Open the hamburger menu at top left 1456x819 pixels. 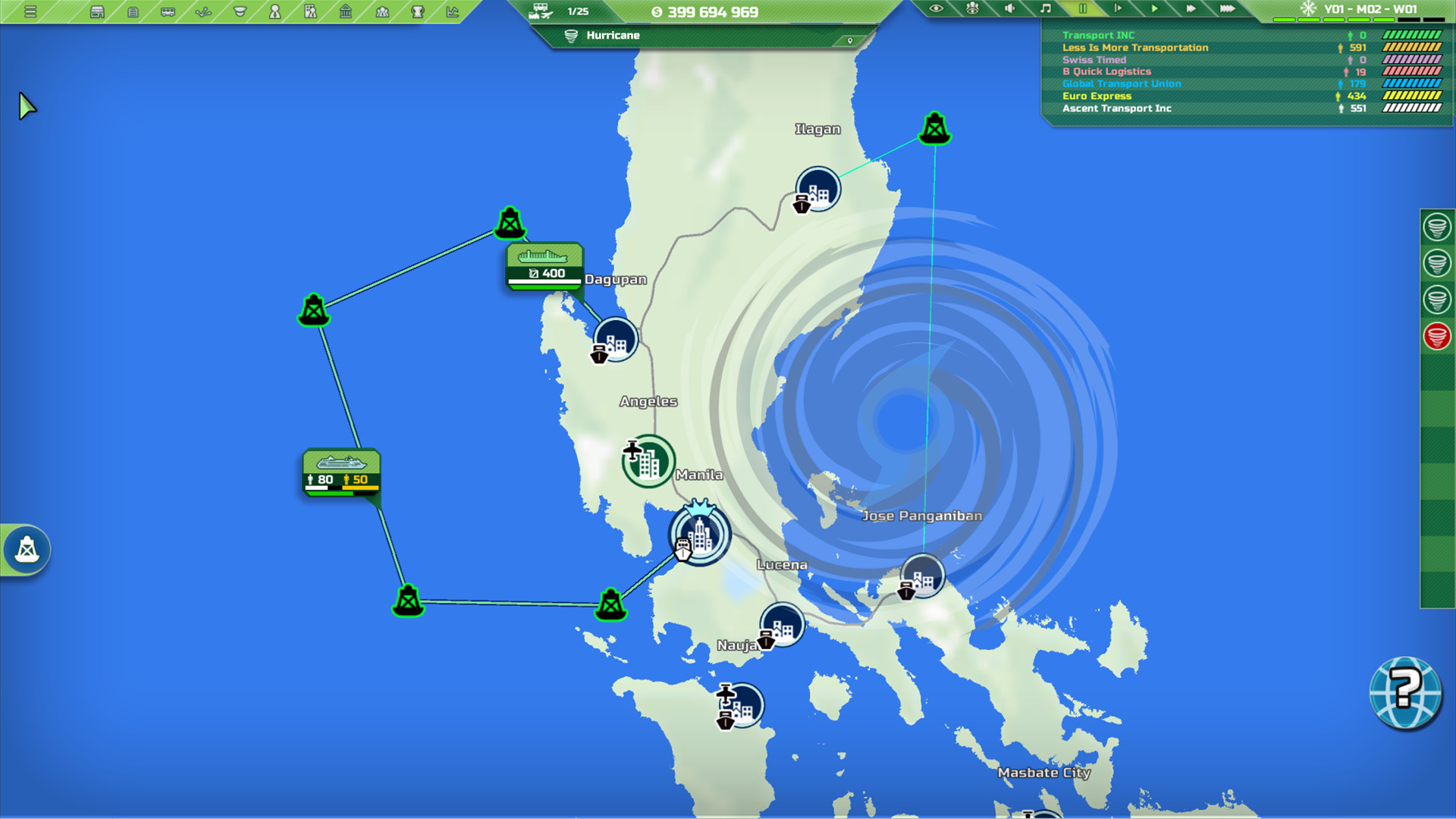pos(32,12)
